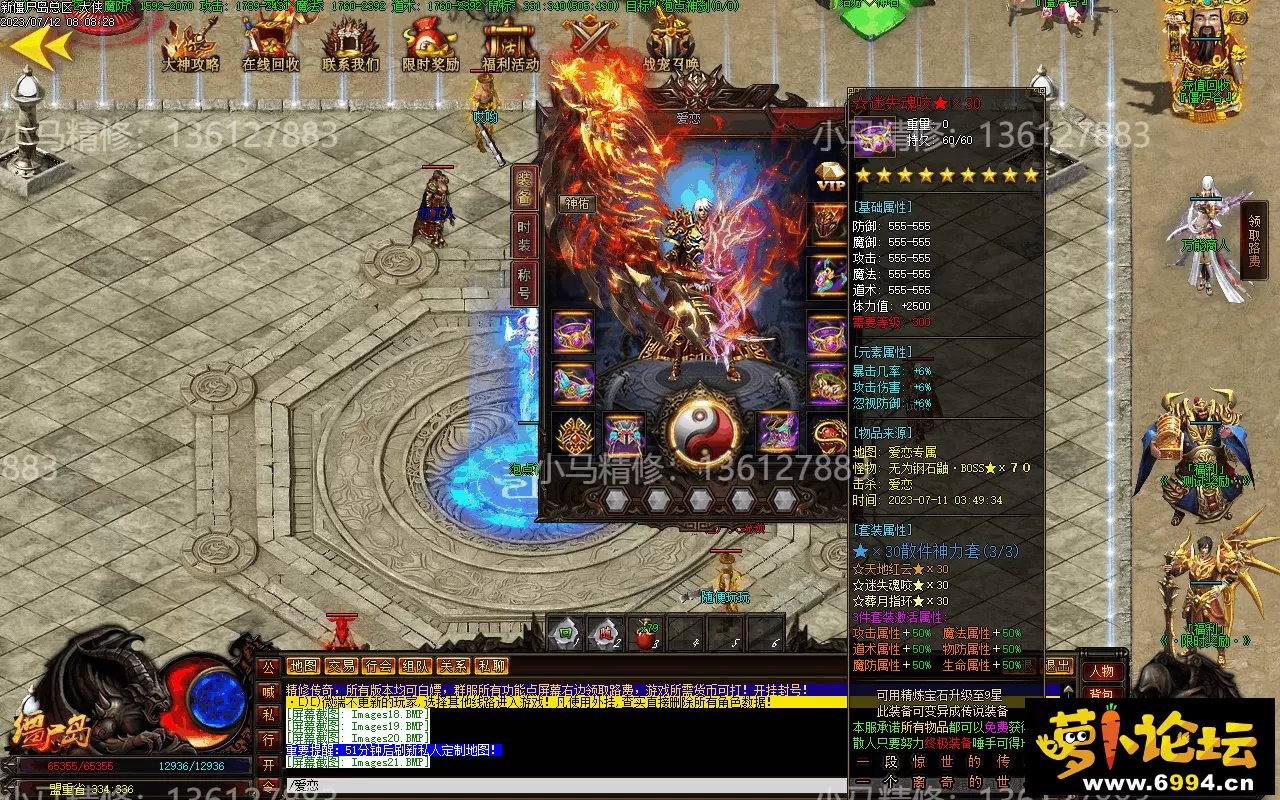The image size is (1280, 800).
Task: Open the 大神攻略 guide icon
Action: coord(191,45)
